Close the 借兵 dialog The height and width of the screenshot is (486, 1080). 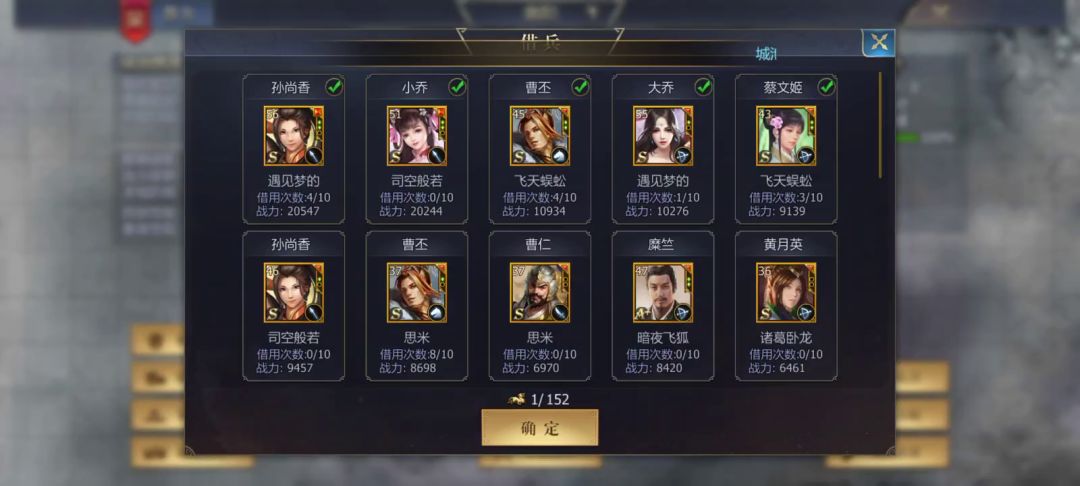[x=878, y=42]
